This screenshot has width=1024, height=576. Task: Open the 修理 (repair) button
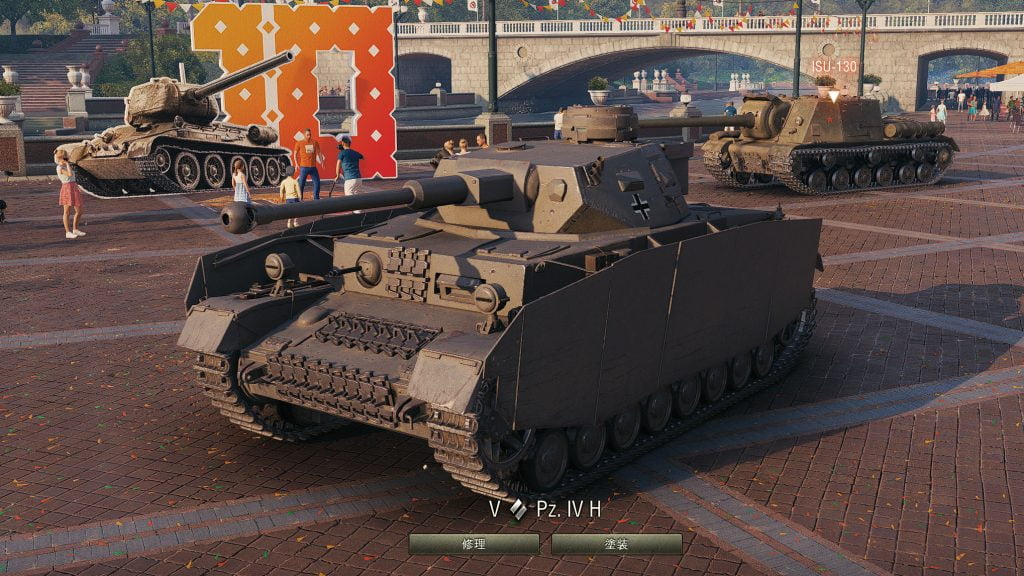[474, 544]
